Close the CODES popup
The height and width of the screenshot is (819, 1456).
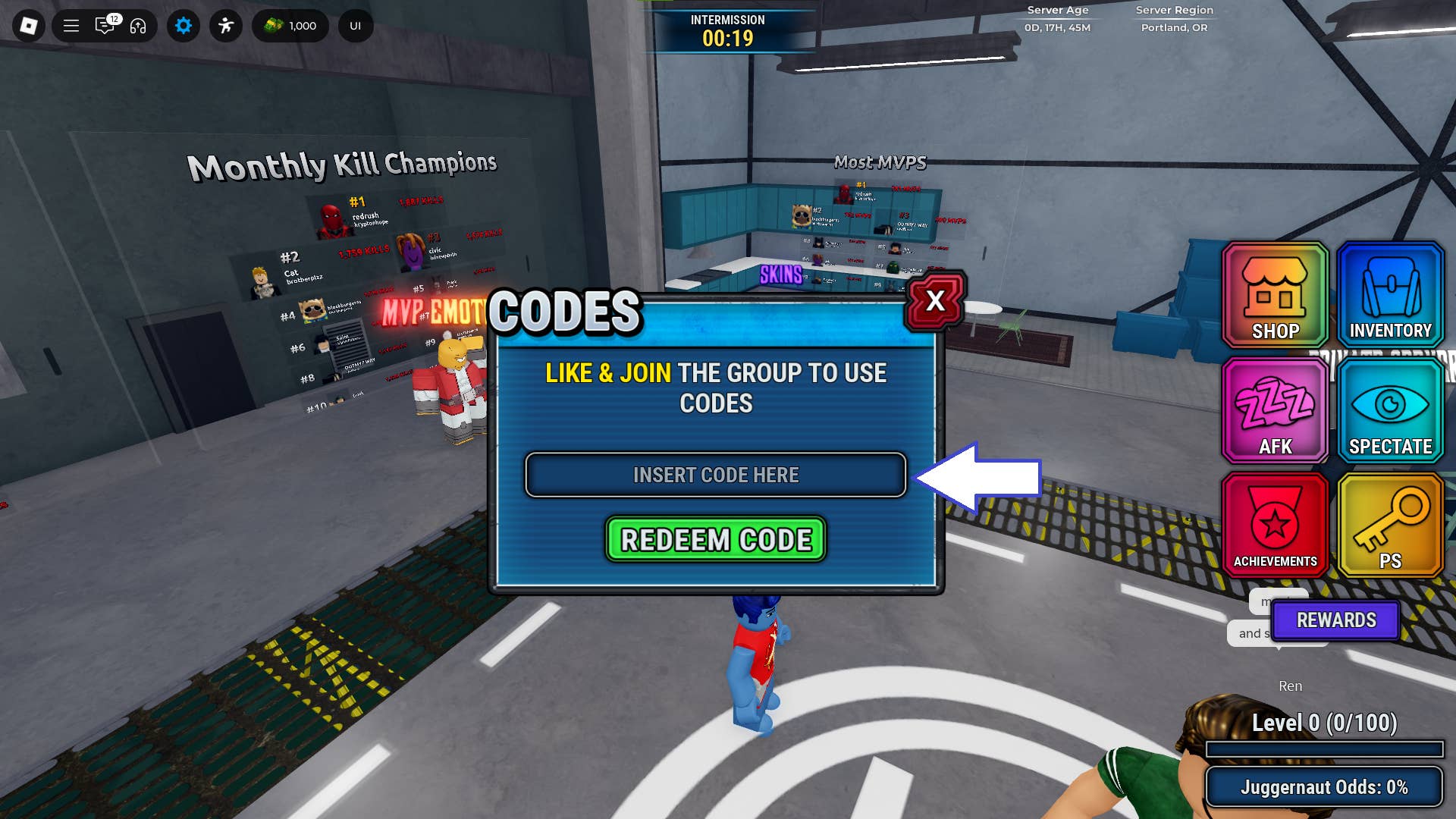pyautogui.click(x=934, y=301)
